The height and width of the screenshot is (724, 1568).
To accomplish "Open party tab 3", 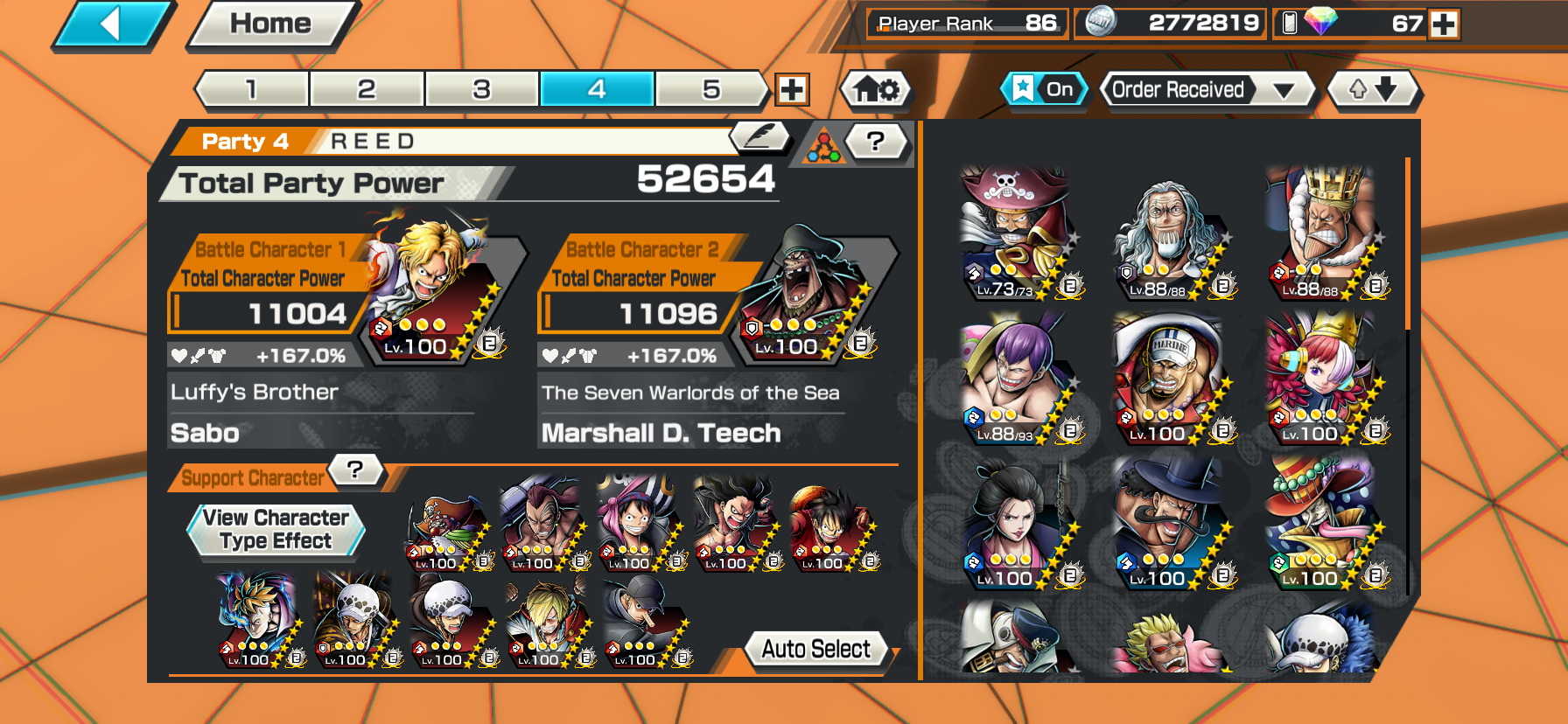I will [481, 89].
